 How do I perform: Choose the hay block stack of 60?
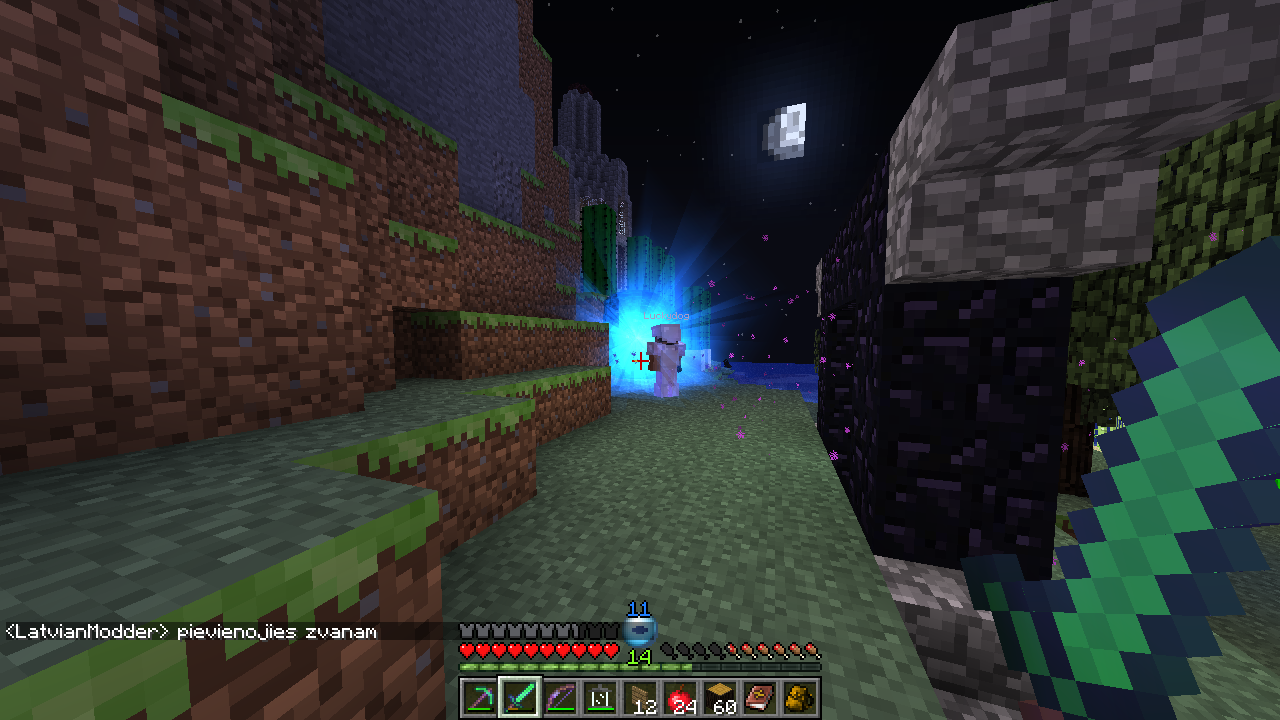point(721,697)
